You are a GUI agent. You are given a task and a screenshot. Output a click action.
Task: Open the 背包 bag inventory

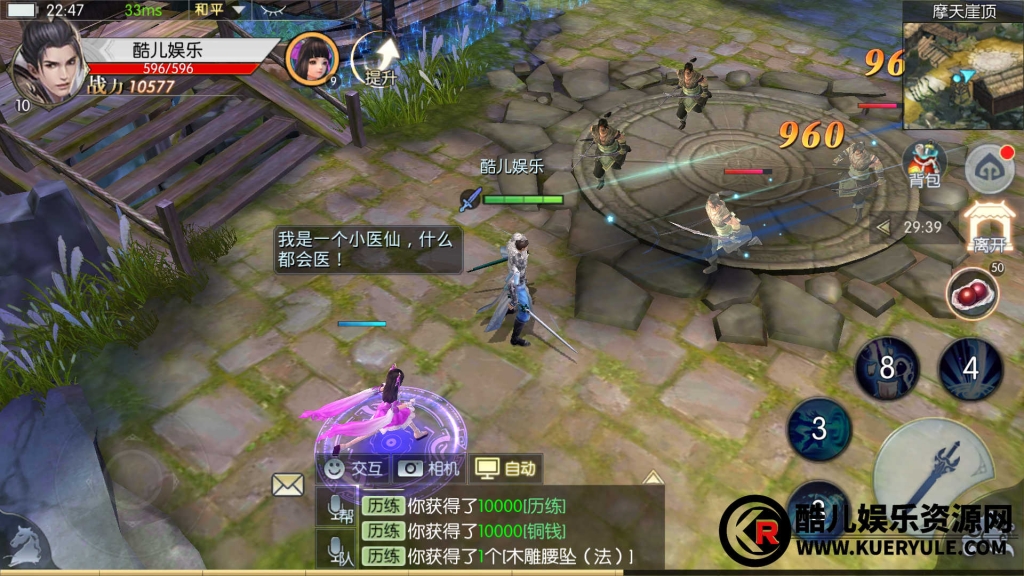click(924, 164)
